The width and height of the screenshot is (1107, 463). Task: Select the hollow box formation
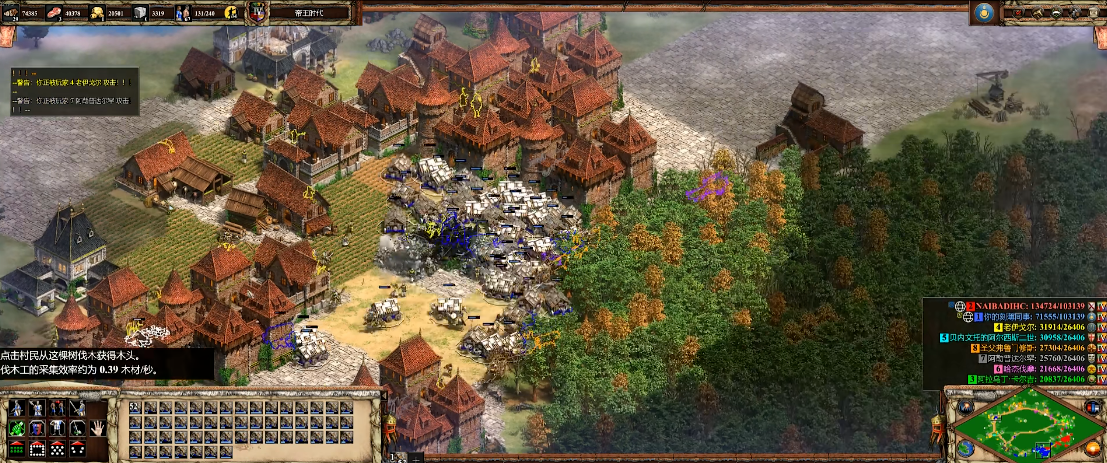pos(38,447)
